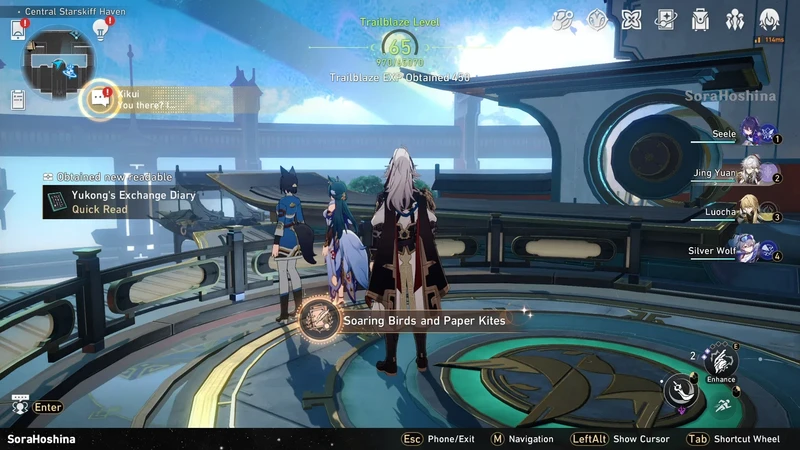Open the phone icon in the top-left corner
800x450 pixels.
click(x=18, y=30)
